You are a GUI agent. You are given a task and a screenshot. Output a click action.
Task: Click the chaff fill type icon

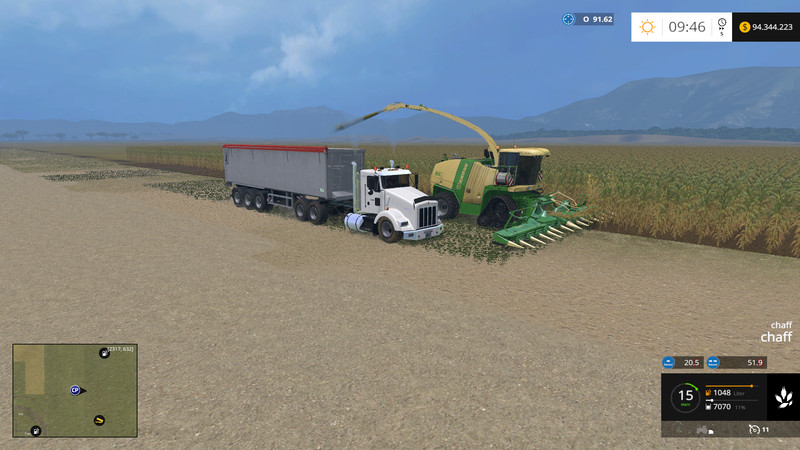(x=783, y=397)
